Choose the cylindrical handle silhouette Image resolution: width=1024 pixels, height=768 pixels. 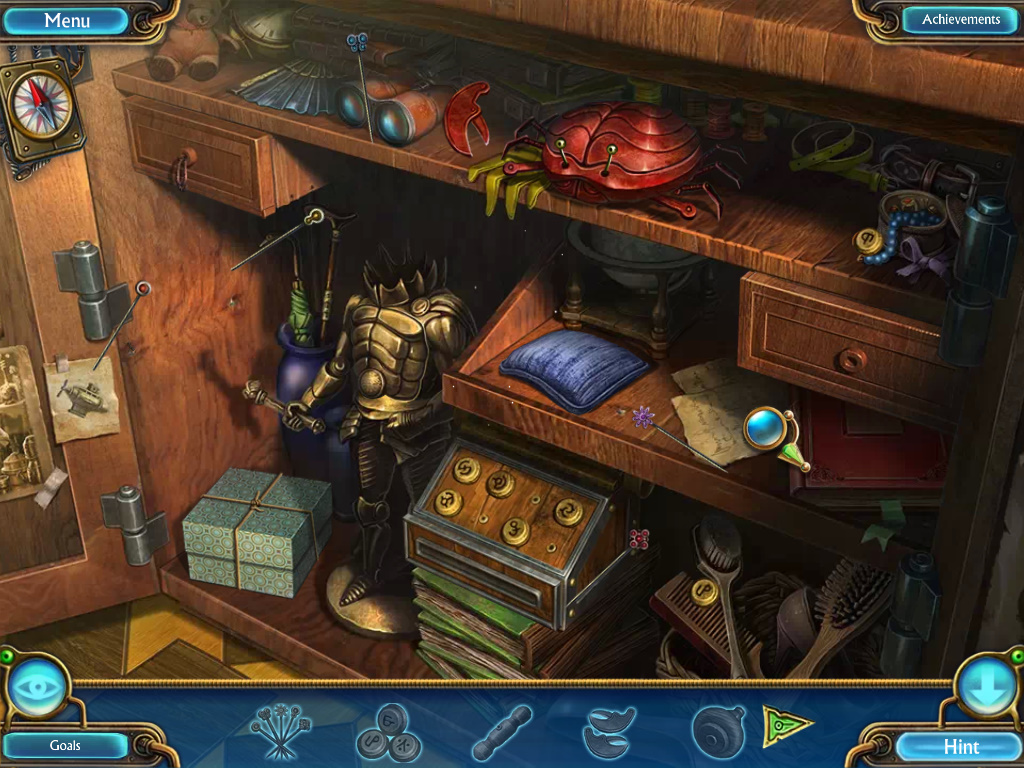tap(502, 732)
